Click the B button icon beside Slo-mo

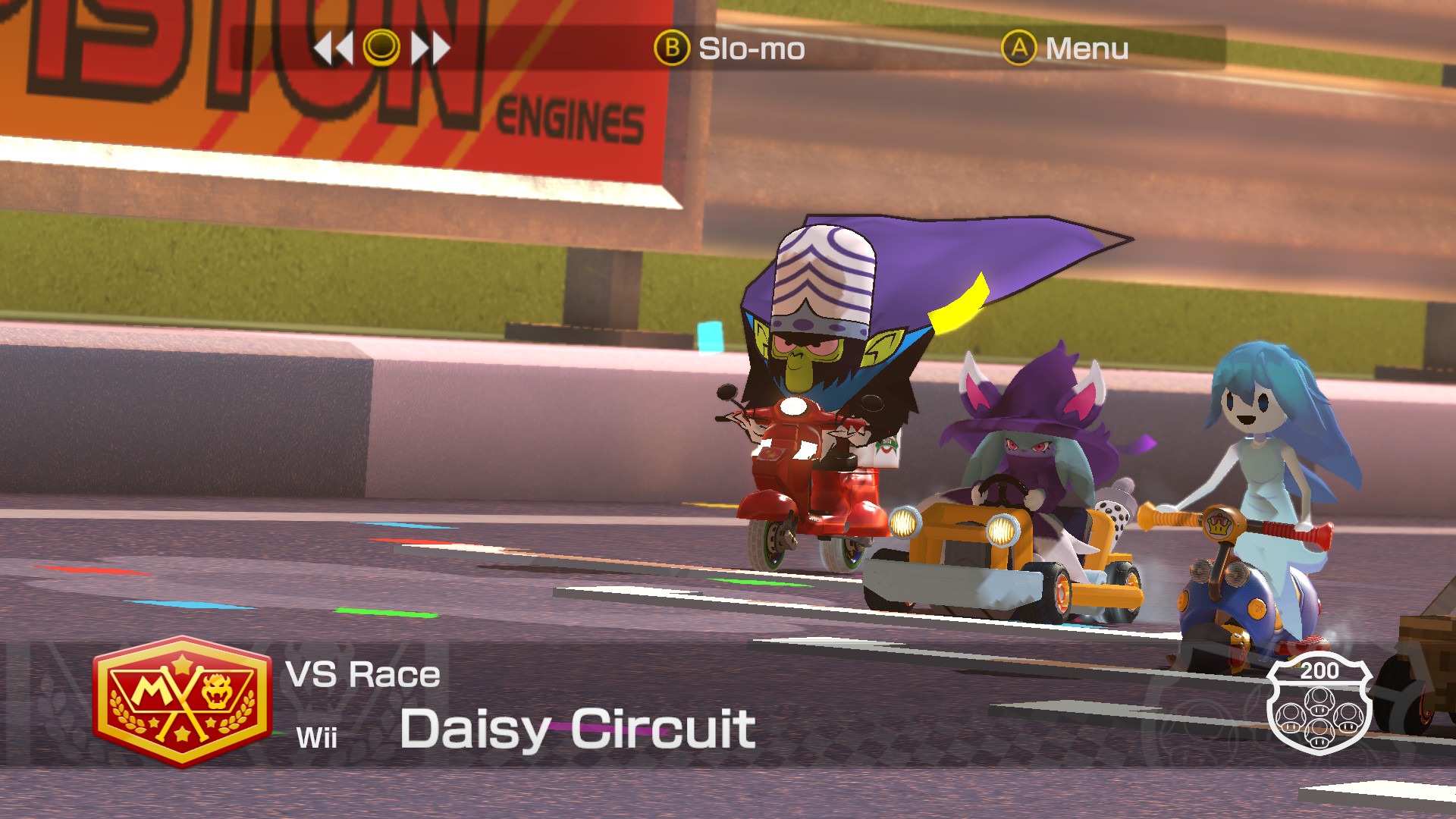tap(673, 48)
